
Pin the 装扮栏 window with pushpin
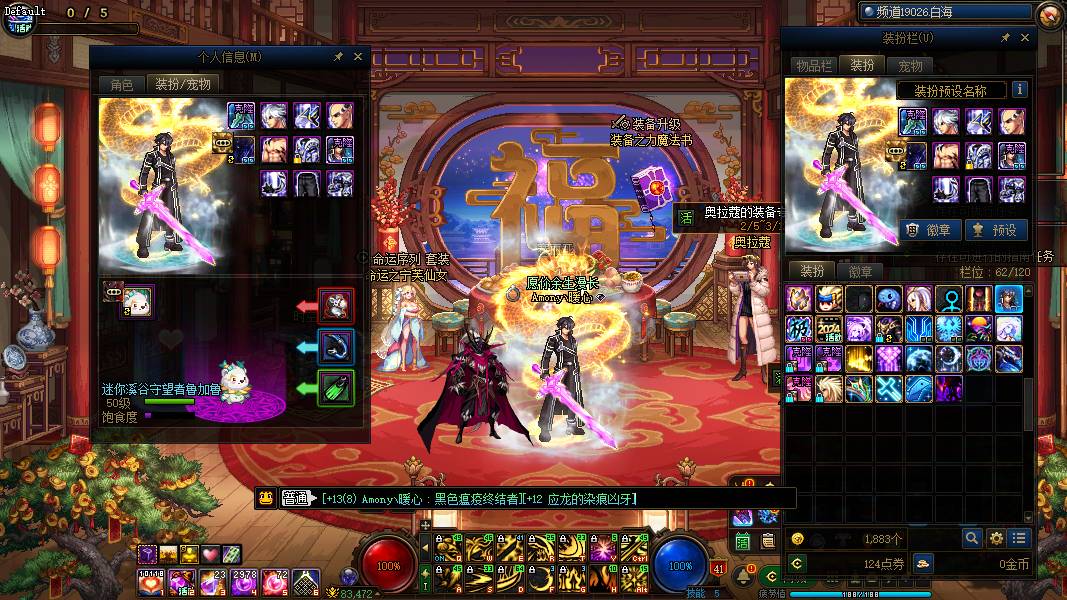point(1005,38)
